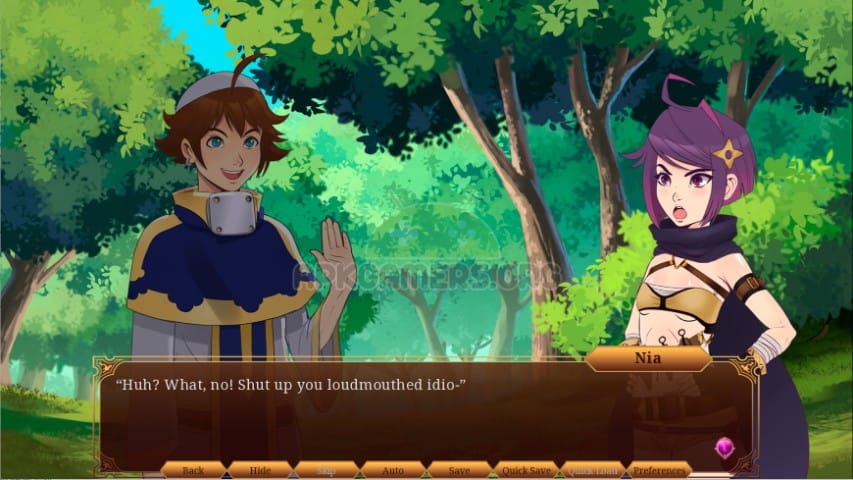853x480 pixels.
Task: Open the Save menu
Action: point(459,470)
